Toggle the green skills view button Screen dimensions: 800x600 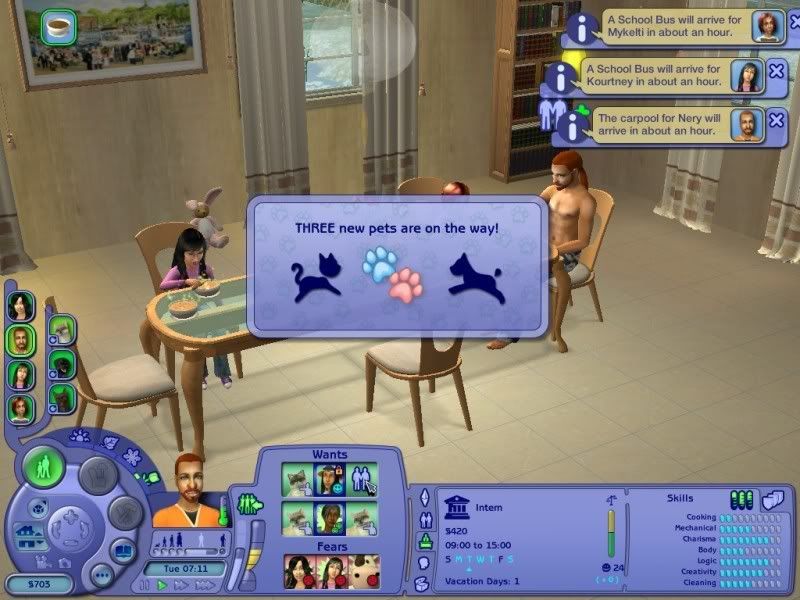(741, 498)
